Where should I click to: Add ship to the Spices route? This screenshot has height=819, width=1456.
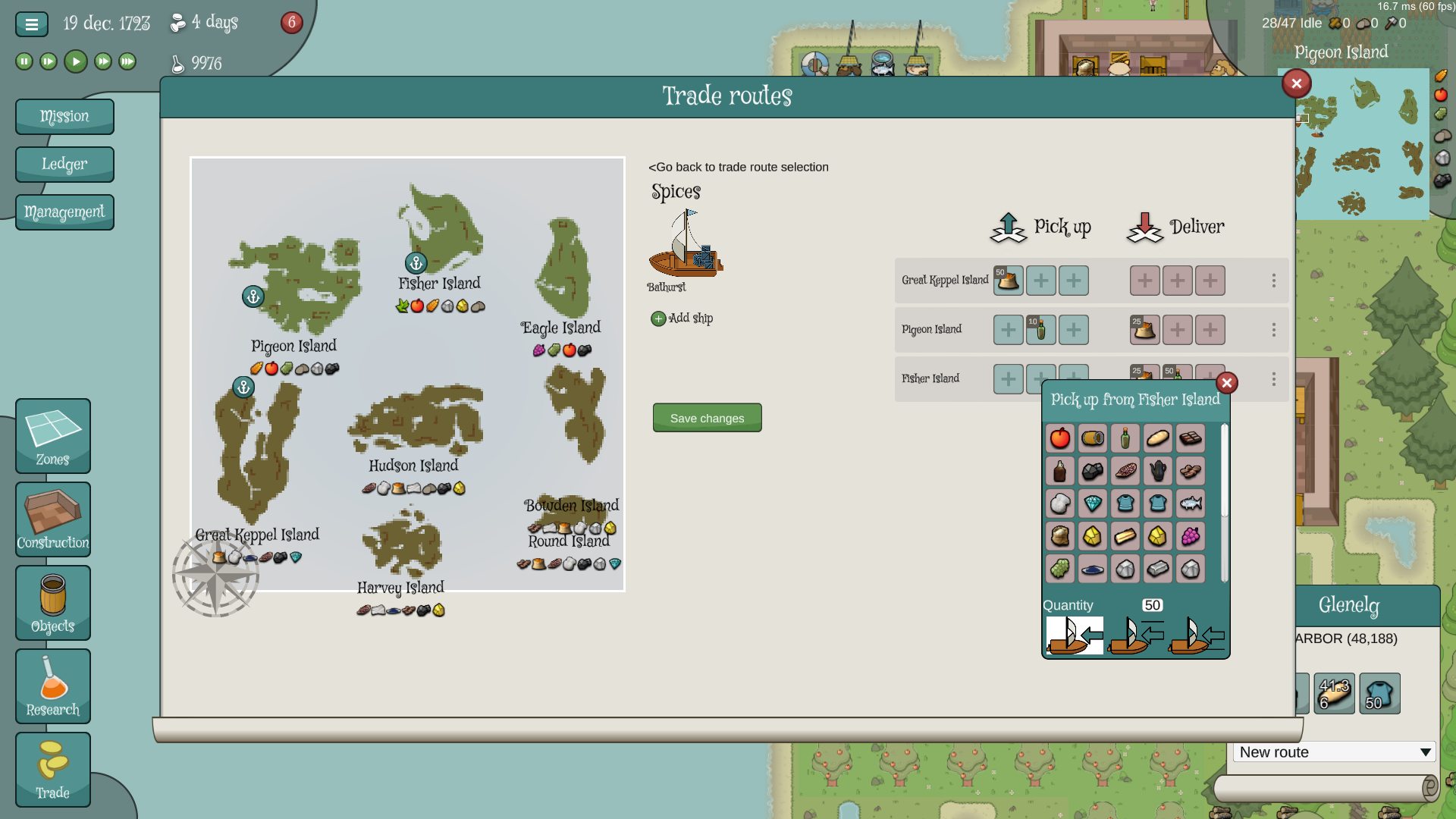(x=682, y=318)
